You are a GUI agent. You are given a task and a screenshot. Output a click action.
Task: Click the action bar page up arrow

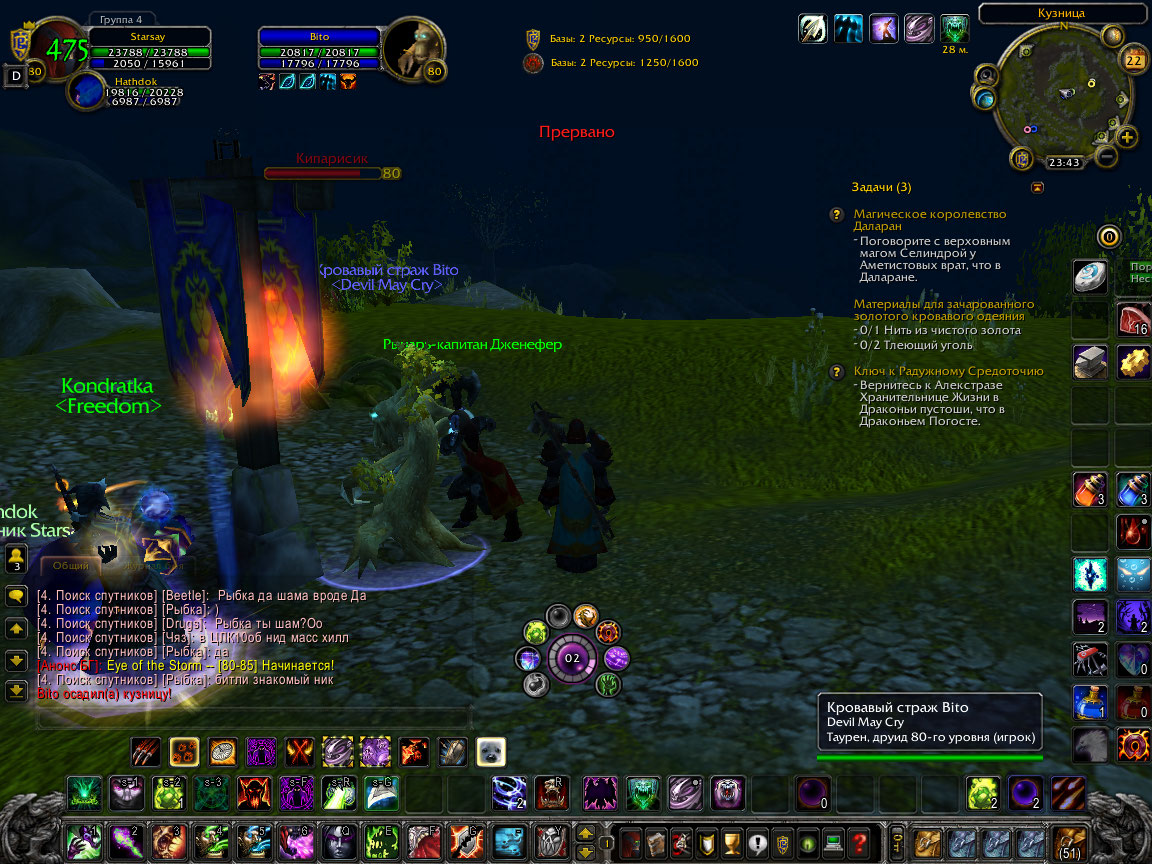tap(585, 832)
